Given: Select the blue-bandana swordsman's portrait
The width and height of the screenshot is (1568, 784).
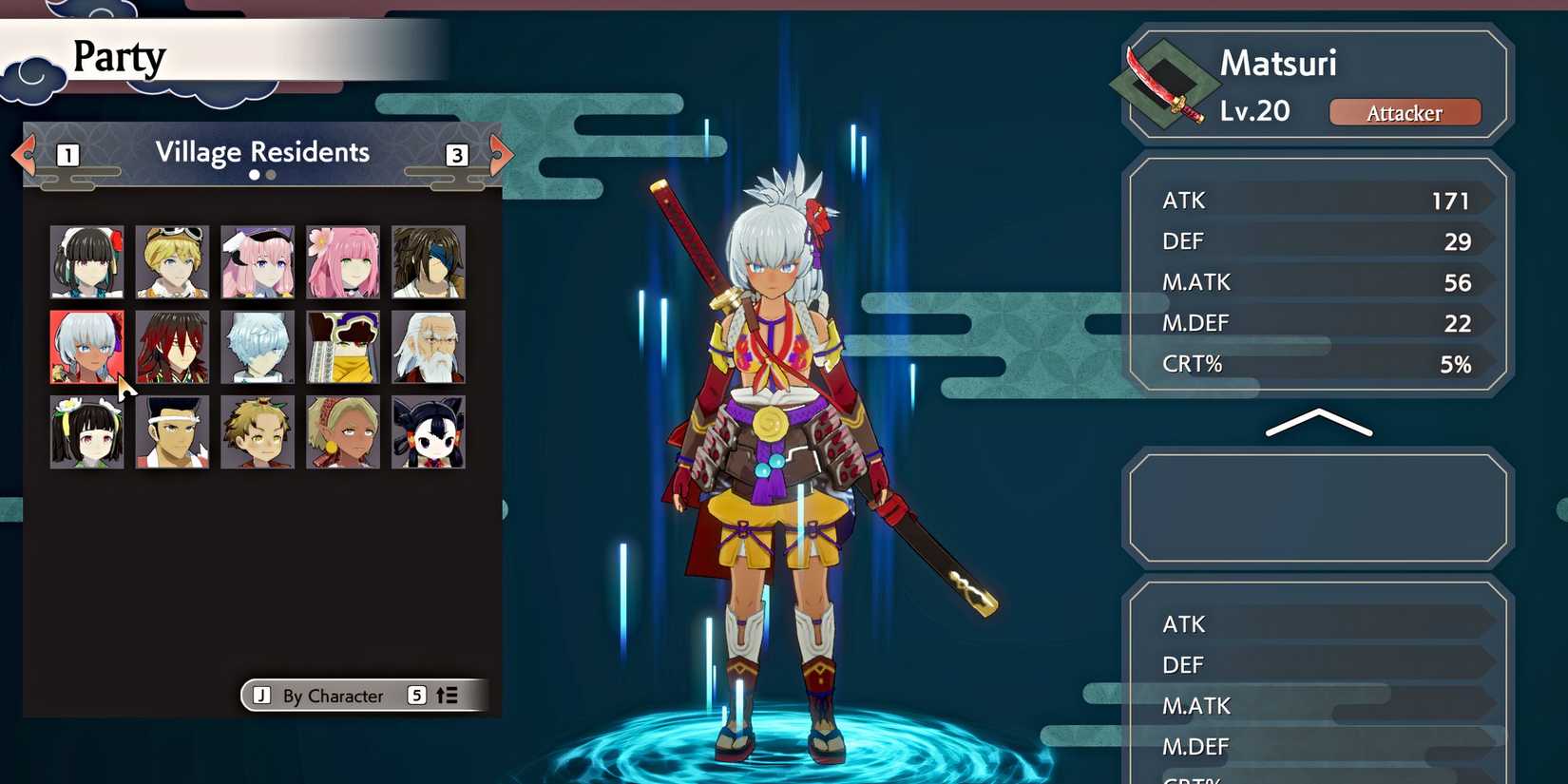Looking at the screenshot, I should pyautogui.click(x=427, y=260).
